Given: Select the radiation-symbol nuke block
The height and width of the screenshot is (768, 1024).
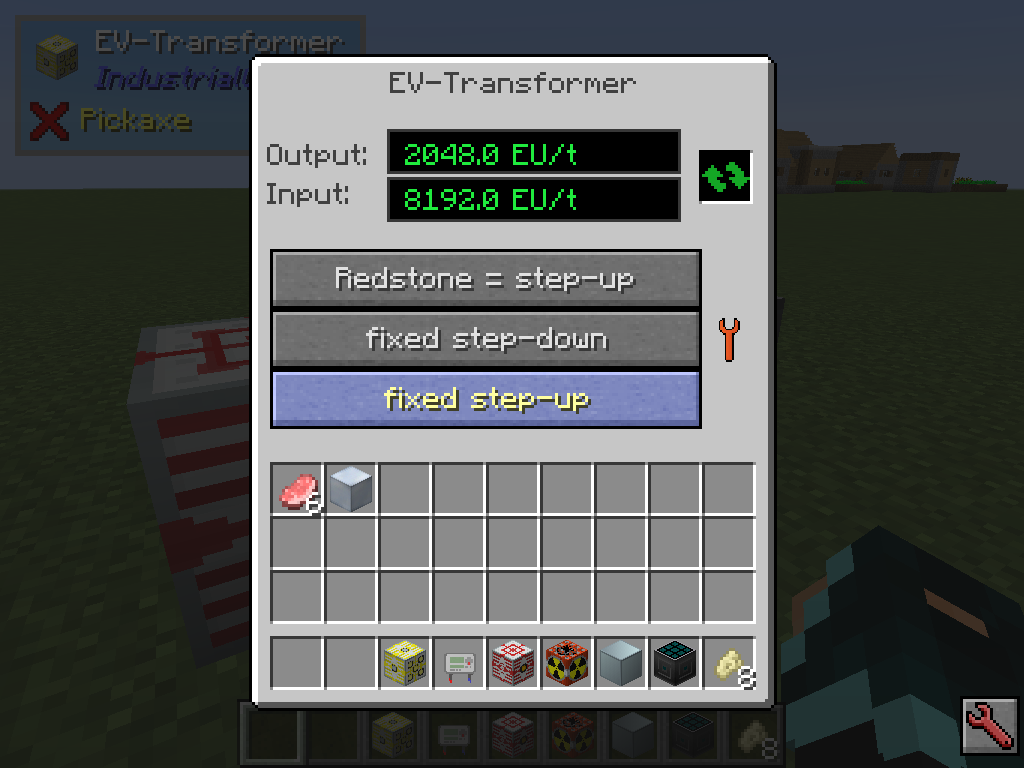Looking at the screenshot, I should coord(568,663).
